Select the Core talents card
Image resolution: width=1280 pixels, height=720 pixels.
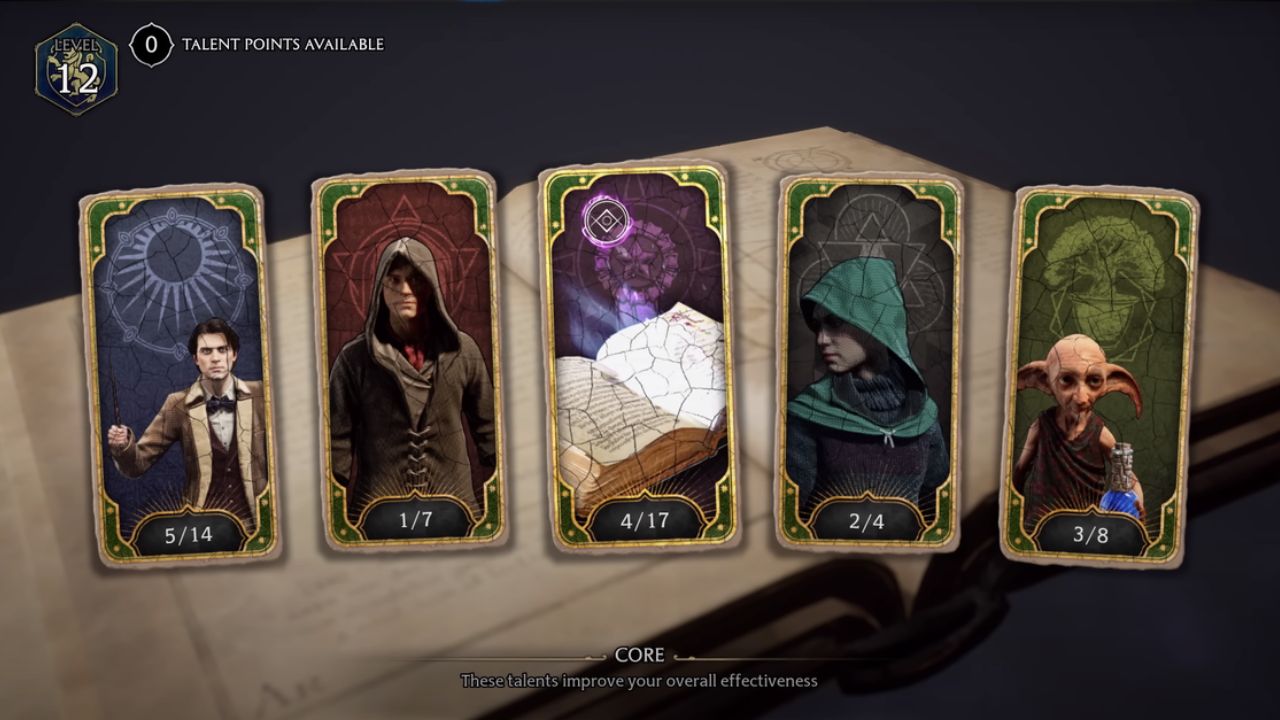point(640,360)
